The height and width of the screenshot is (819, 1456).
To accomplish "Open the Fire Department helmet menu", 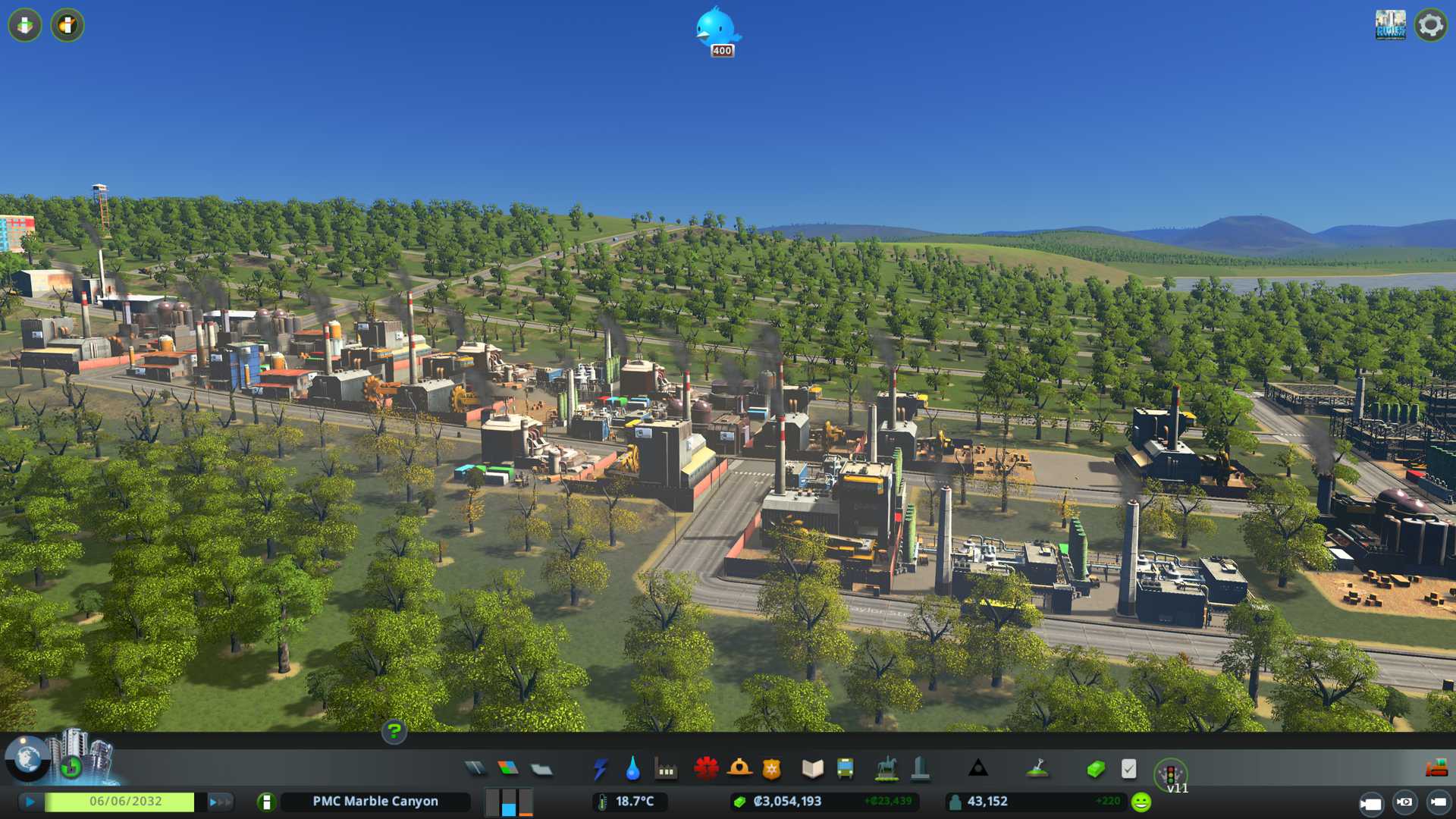I will [739, 769].
